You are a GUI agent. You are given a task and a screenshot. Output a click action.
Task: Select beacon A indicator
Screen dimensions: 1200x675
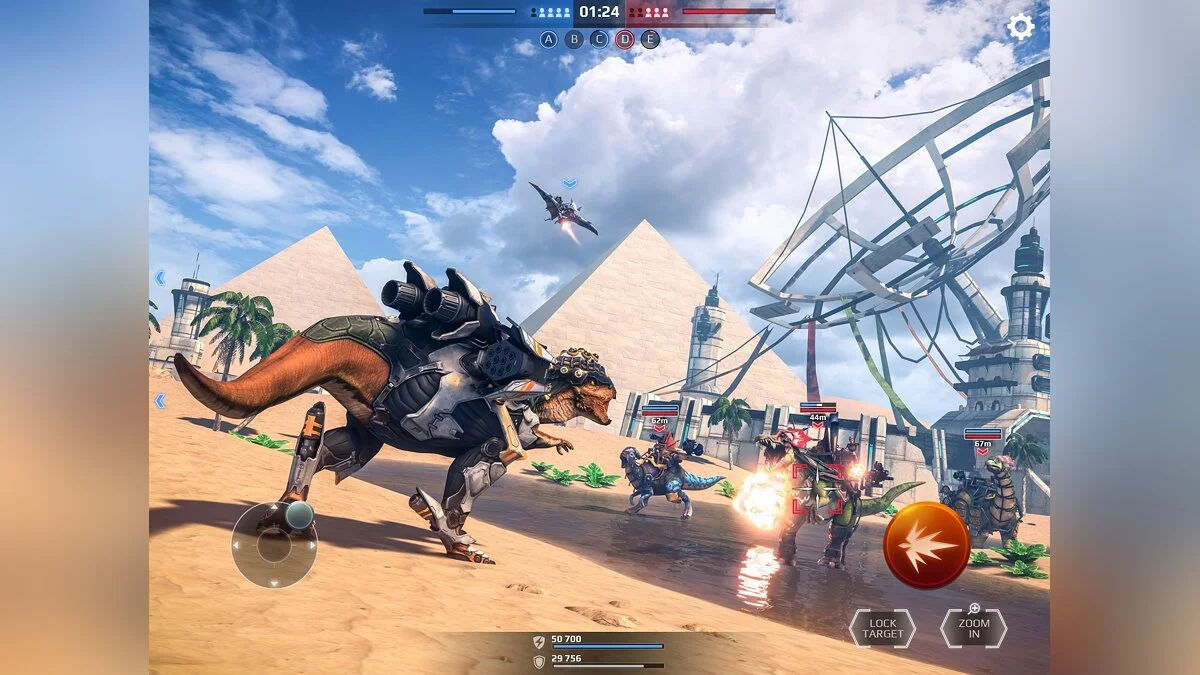click(548, 40)
